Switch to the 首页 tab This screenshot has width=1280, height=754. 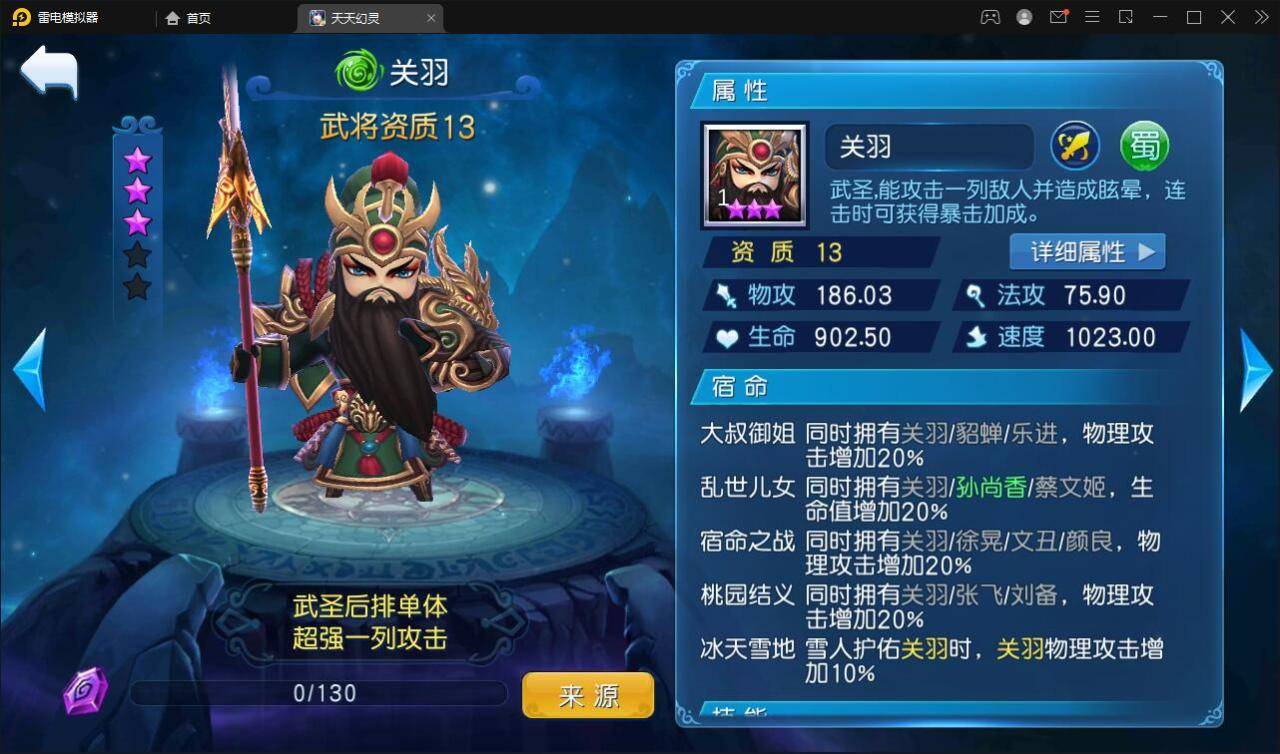(x=188, y=17)
